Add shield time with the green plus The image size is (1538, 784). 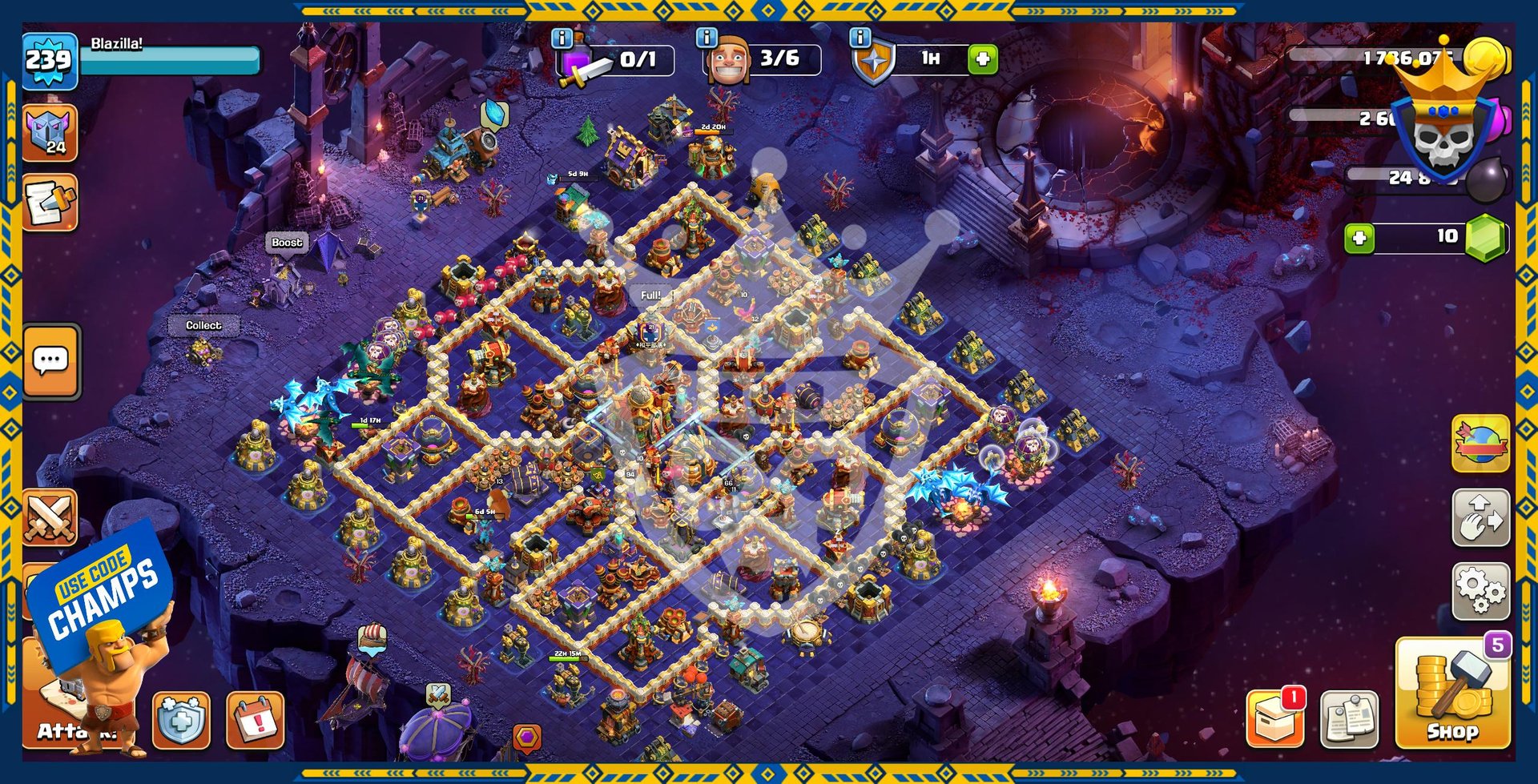(x=983, y=59)
